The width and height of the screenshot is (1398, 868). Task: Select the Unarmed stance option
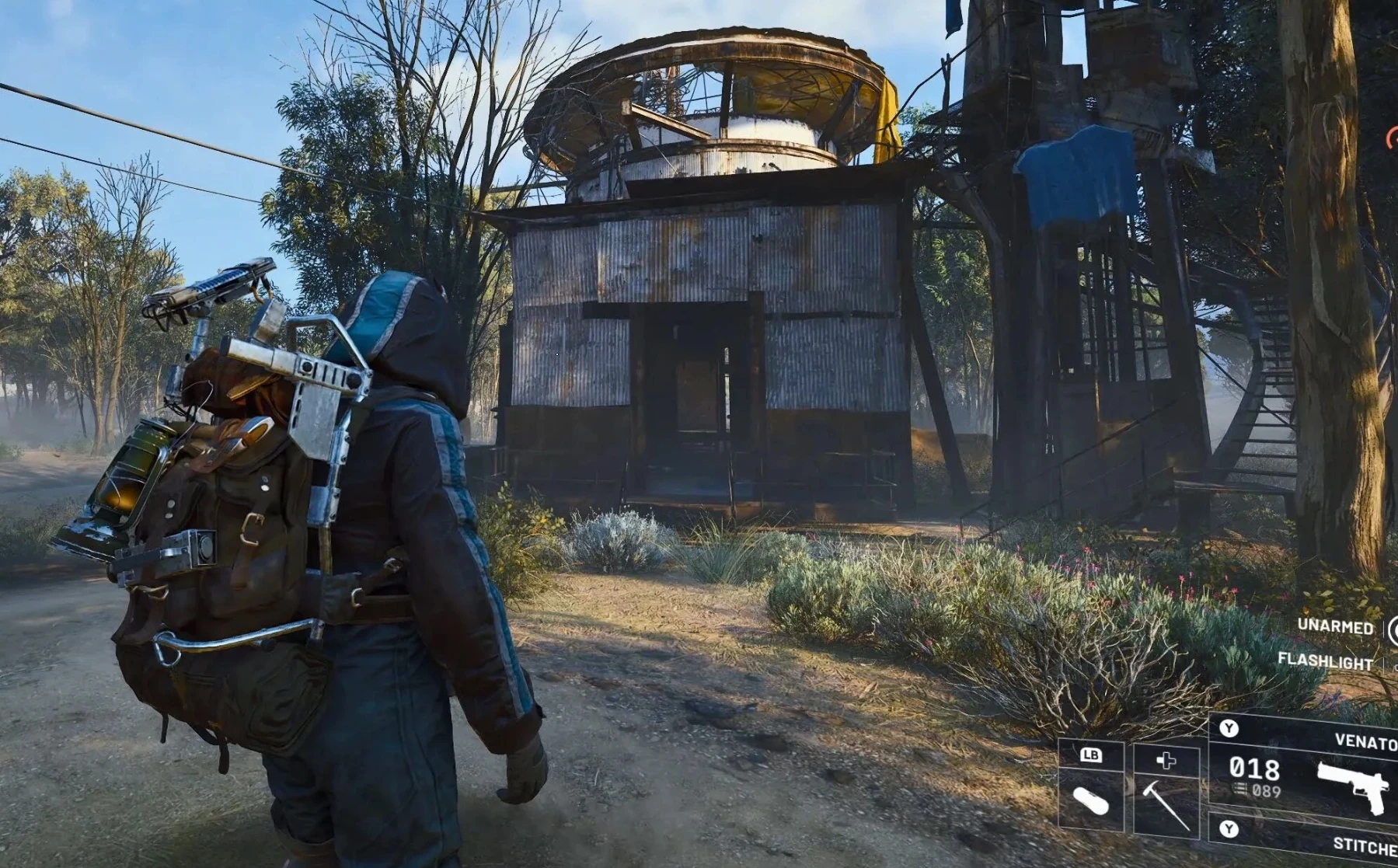1335,626
